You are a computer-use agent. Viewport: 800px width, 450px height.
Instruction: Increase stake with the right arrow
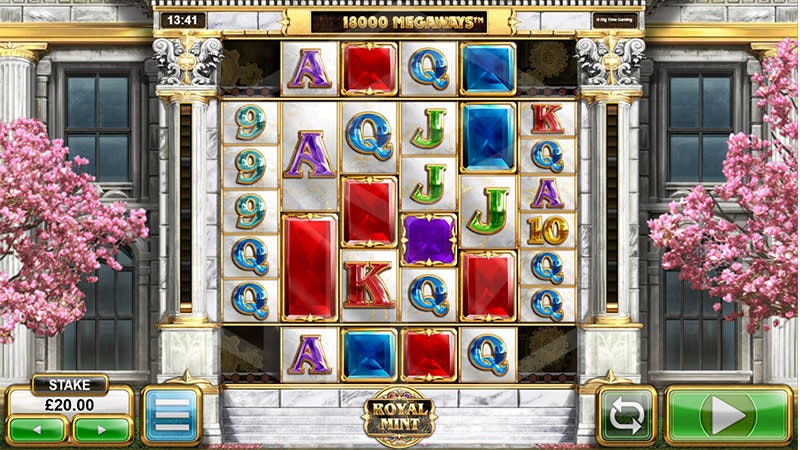pyautogui.click(x=102, y=430)
